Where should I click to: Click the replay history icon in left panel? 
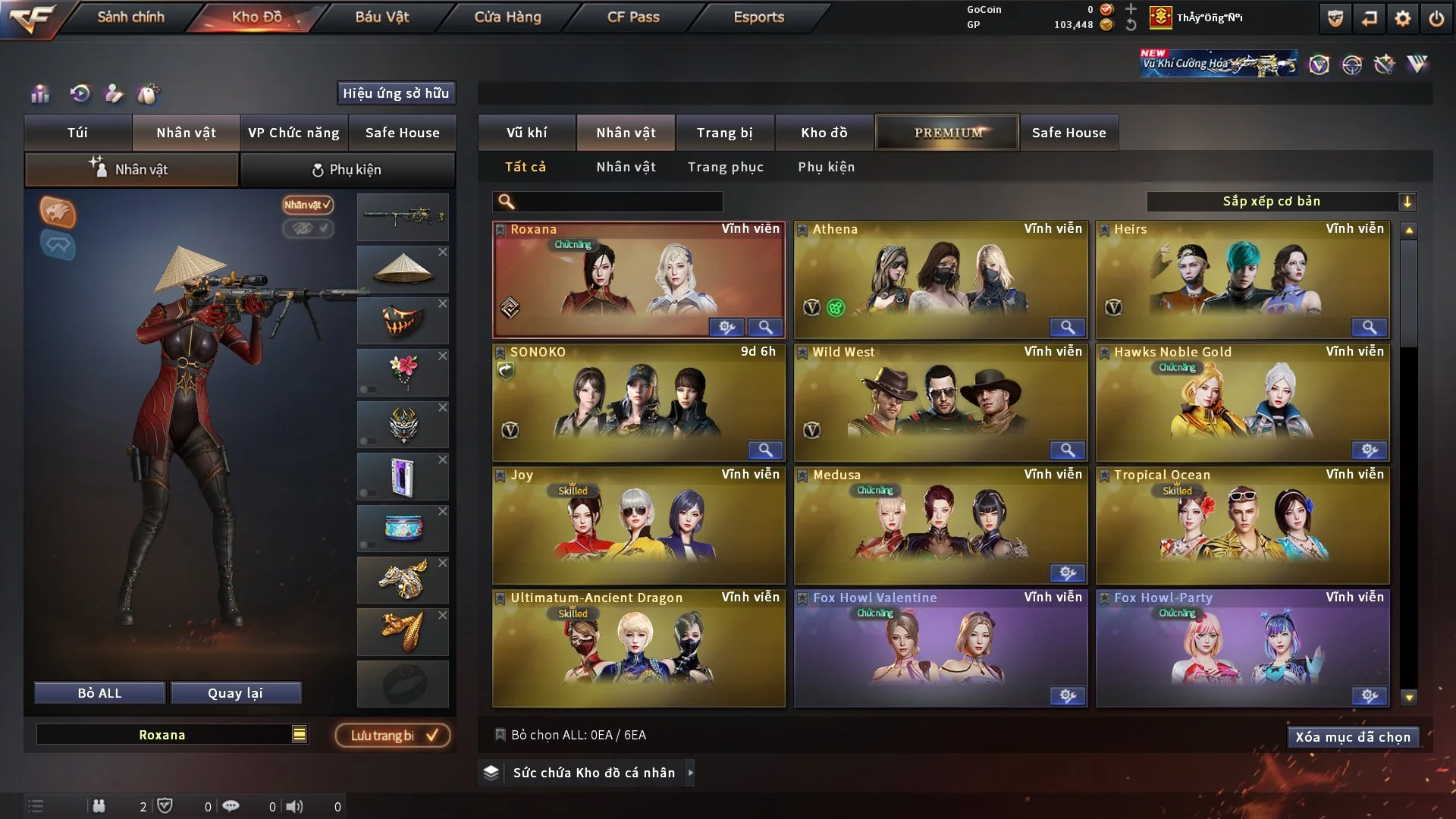(79, 94)
